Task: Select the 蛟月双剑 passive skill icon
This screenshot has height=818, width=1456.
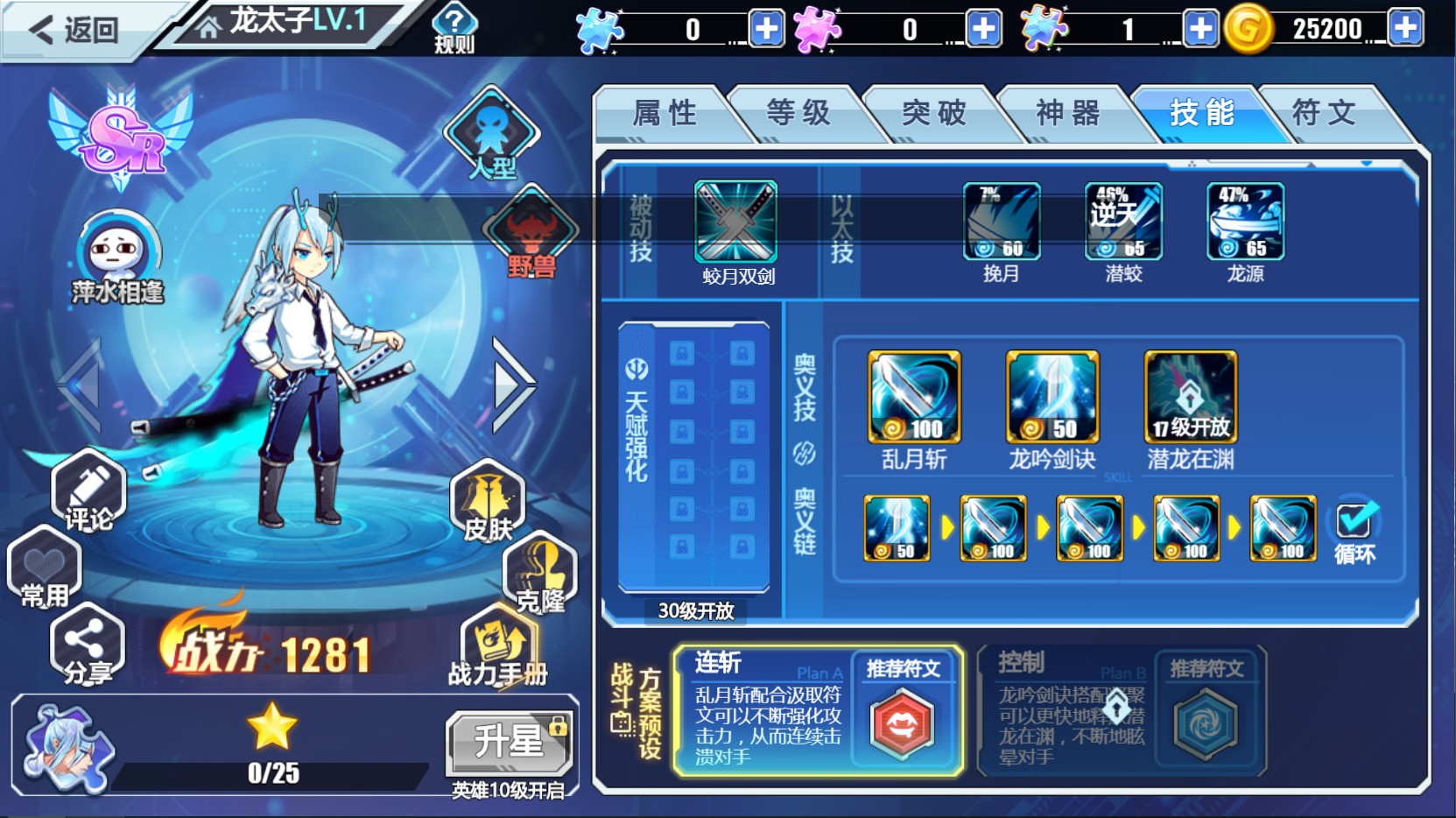Action: pyautogui.click(x=735, y=222)
